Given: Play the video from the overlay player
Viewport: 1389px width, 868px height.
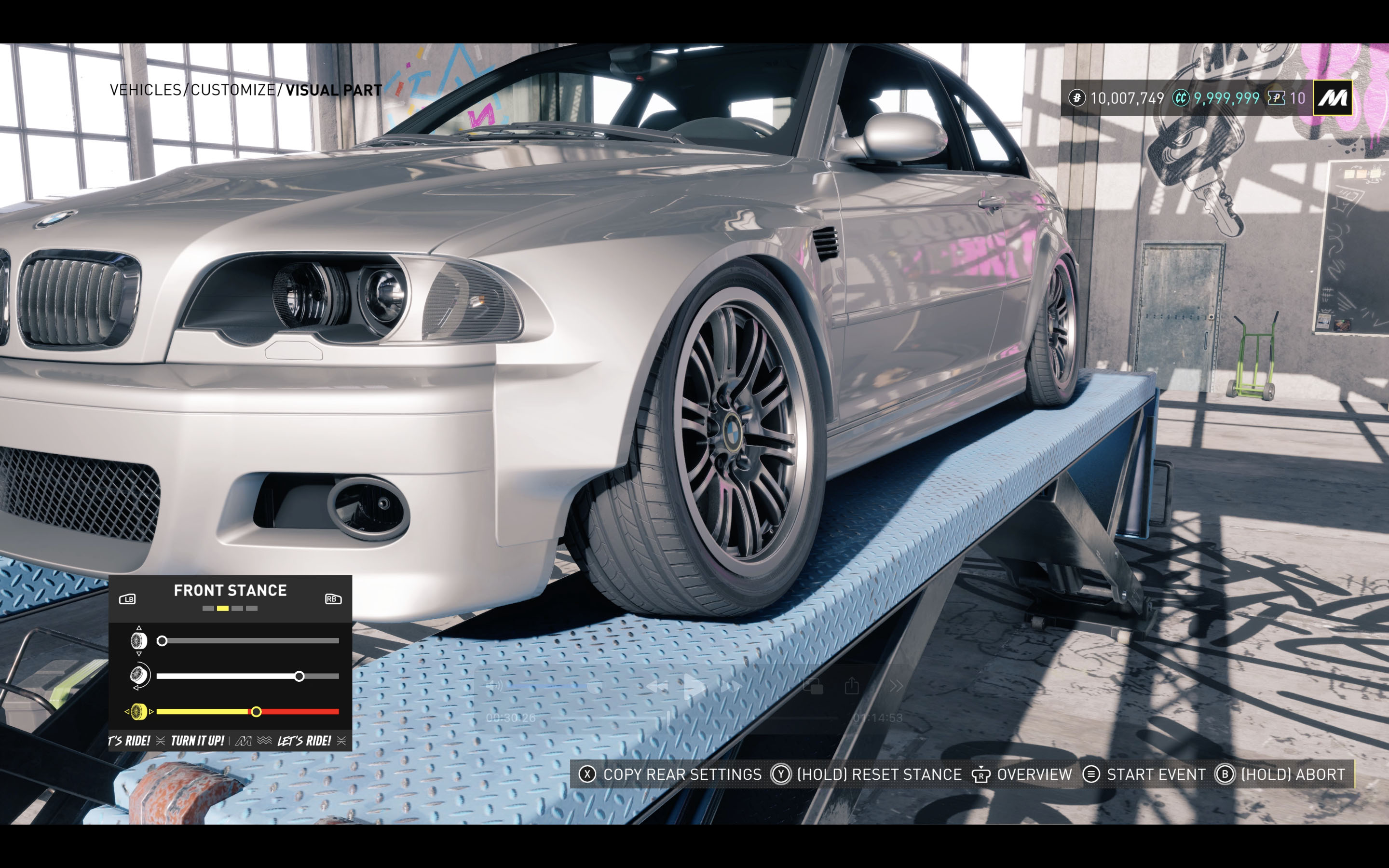Looking at the screenshot, I should [694, 686].
